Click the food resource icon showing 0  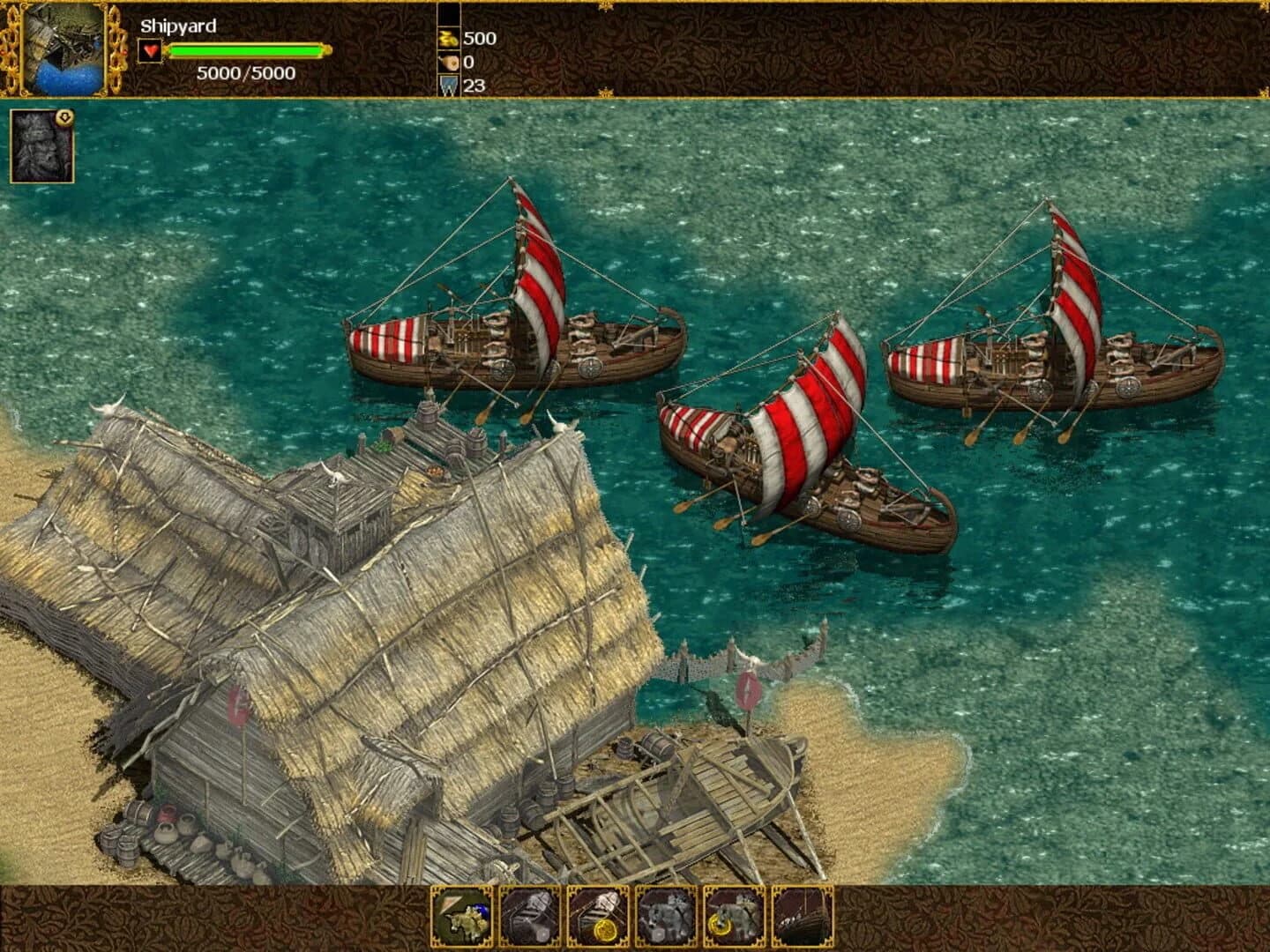[448, 63]
